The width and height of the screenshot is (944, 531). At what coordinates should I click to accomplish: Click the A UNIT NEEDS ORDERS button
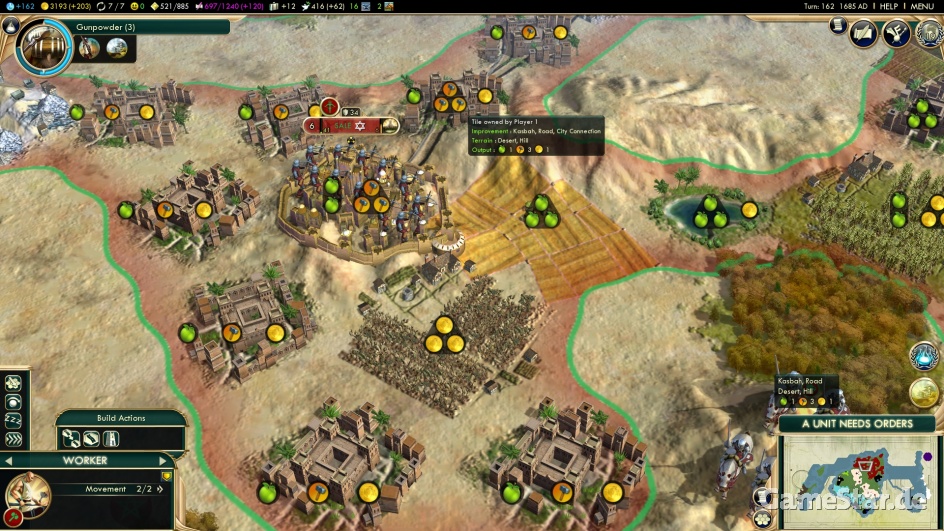coord(857,423)
